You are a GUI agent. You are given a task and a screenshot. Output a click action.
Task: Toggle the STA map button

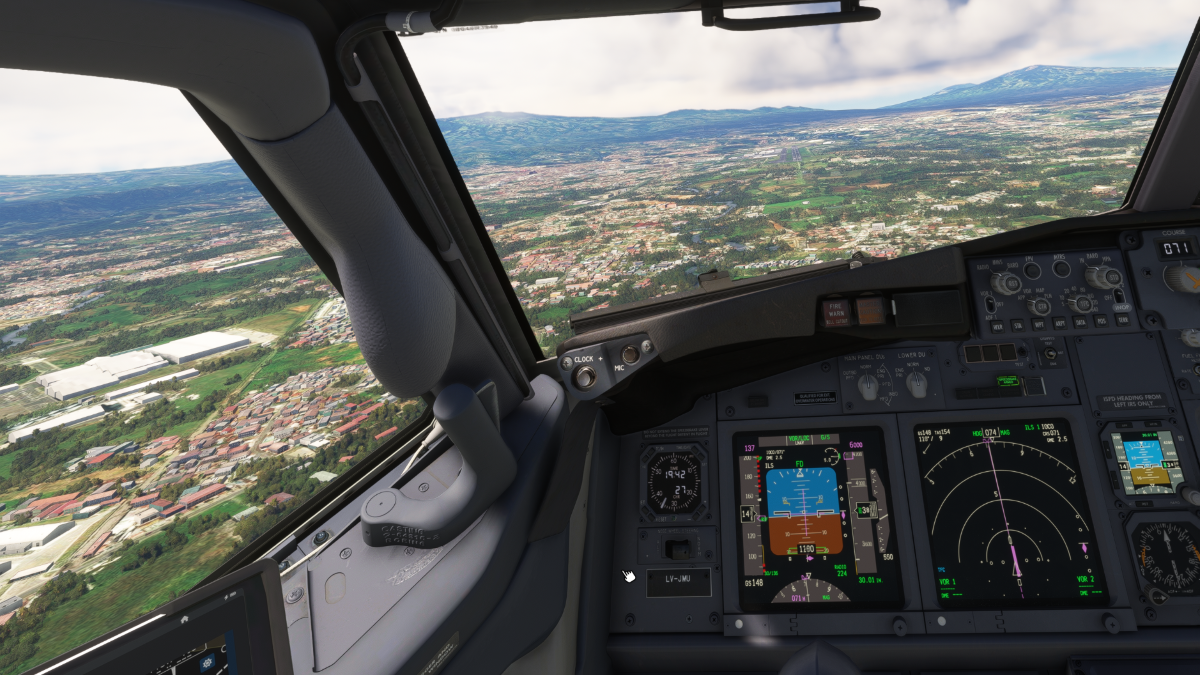[x=1017, y=324]
